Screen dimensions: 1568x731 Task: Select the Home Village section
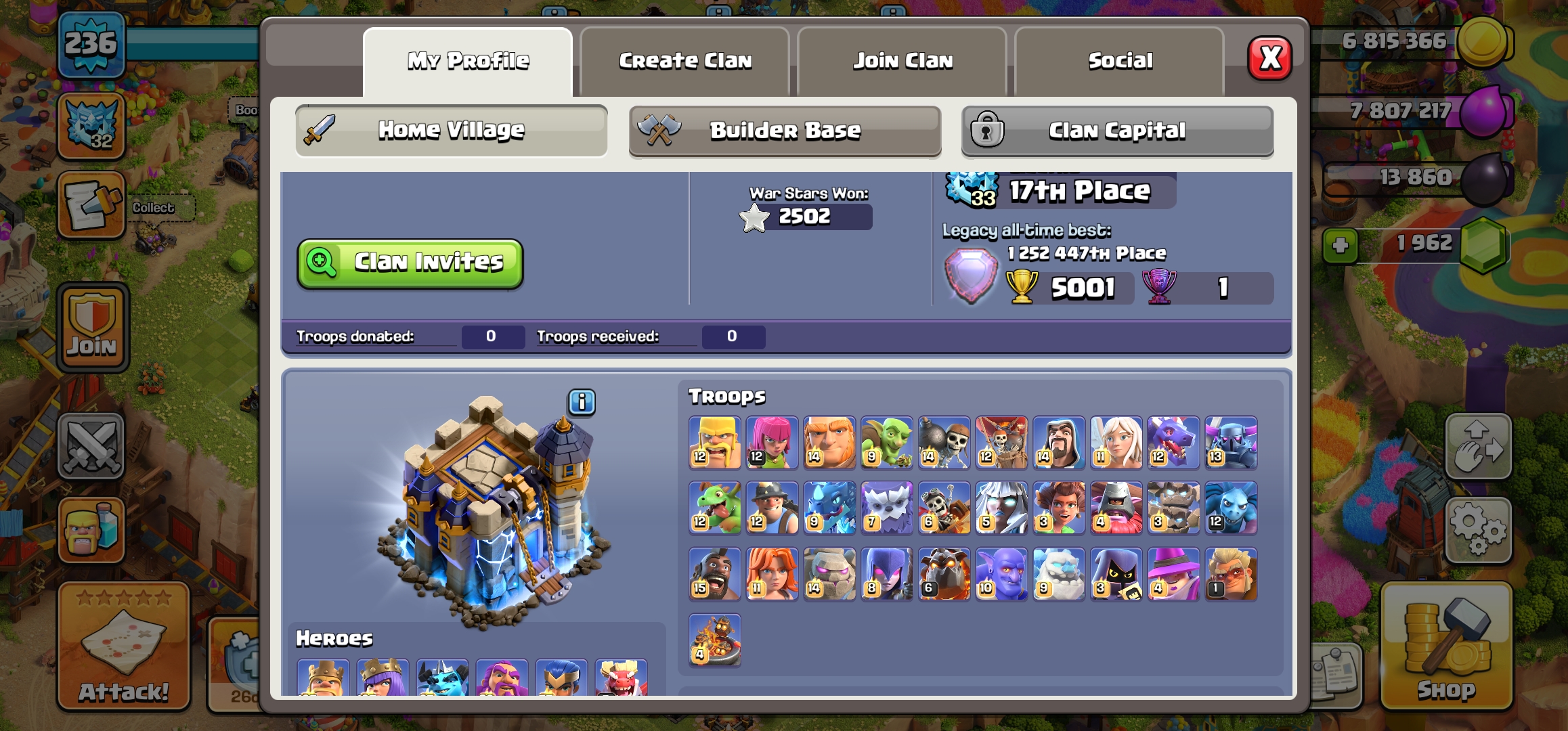[x=451, y=130]
